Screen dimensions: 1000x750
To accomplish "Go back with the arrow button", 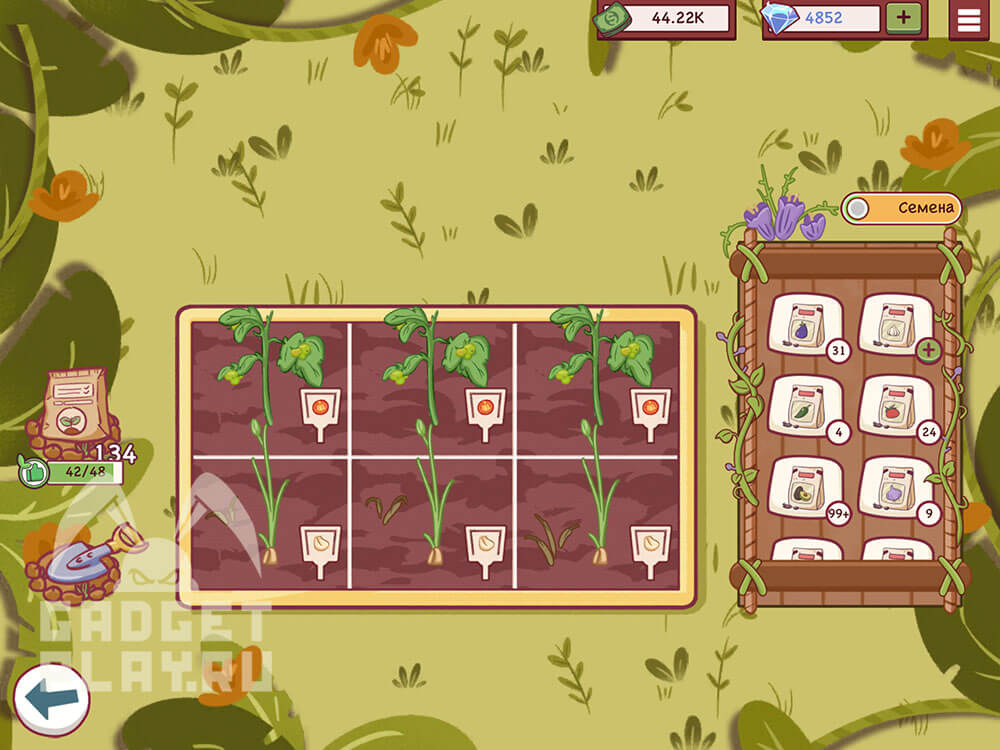I will (x=51, y=699).
